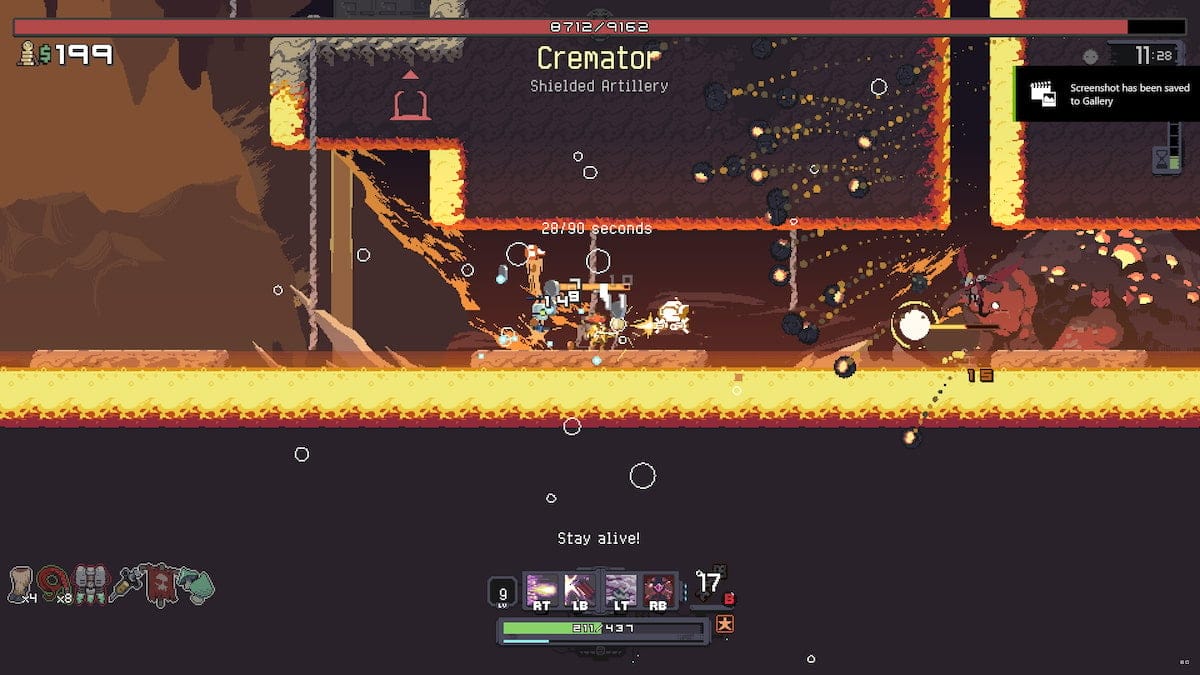Screen dimensions: 1200x675
Task: Click the hourglass difficulty meter icon
Action: tap(1160, 159)
